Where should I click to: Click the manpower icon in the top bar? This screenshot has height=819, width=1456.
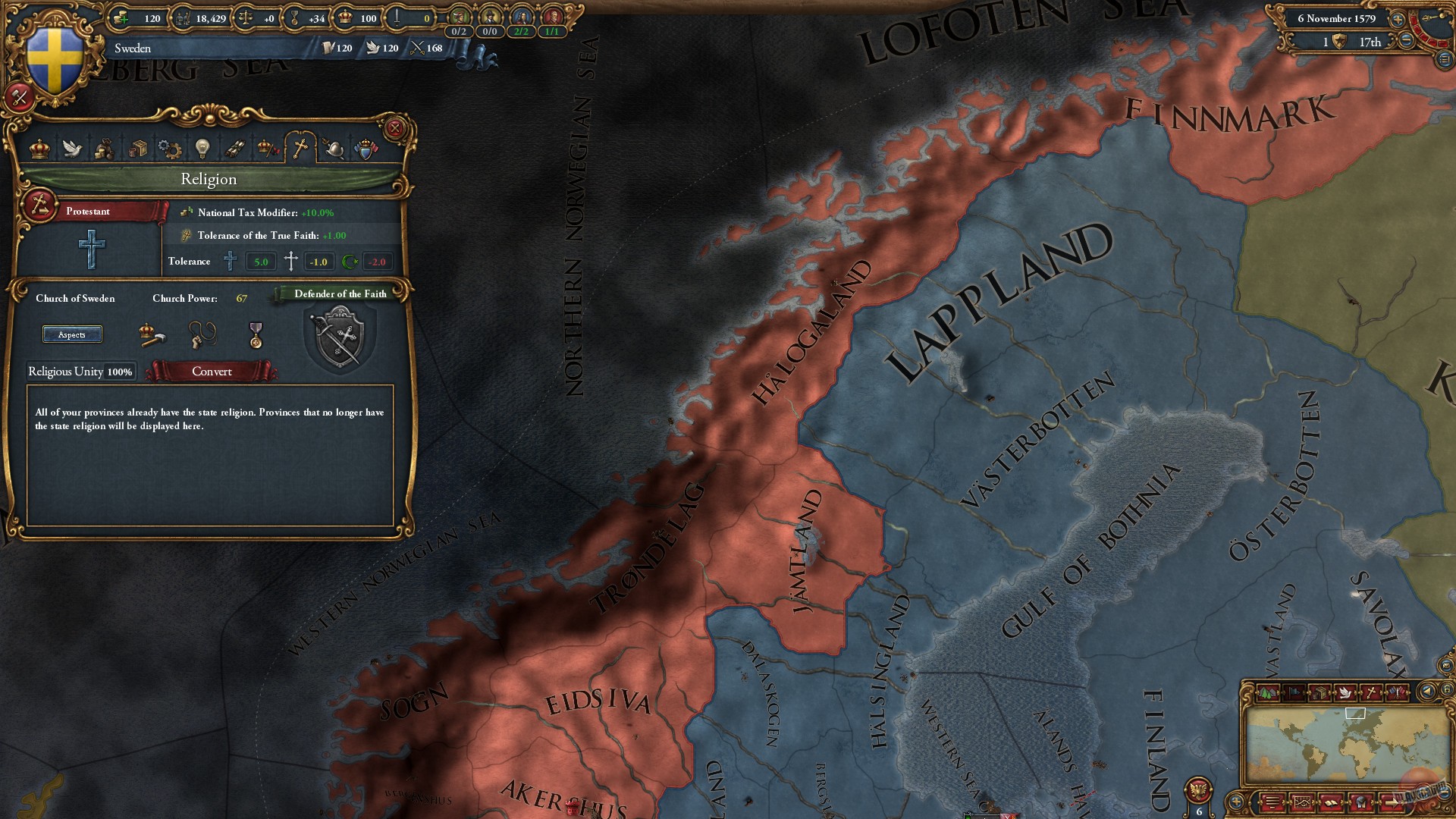[182, 20]
